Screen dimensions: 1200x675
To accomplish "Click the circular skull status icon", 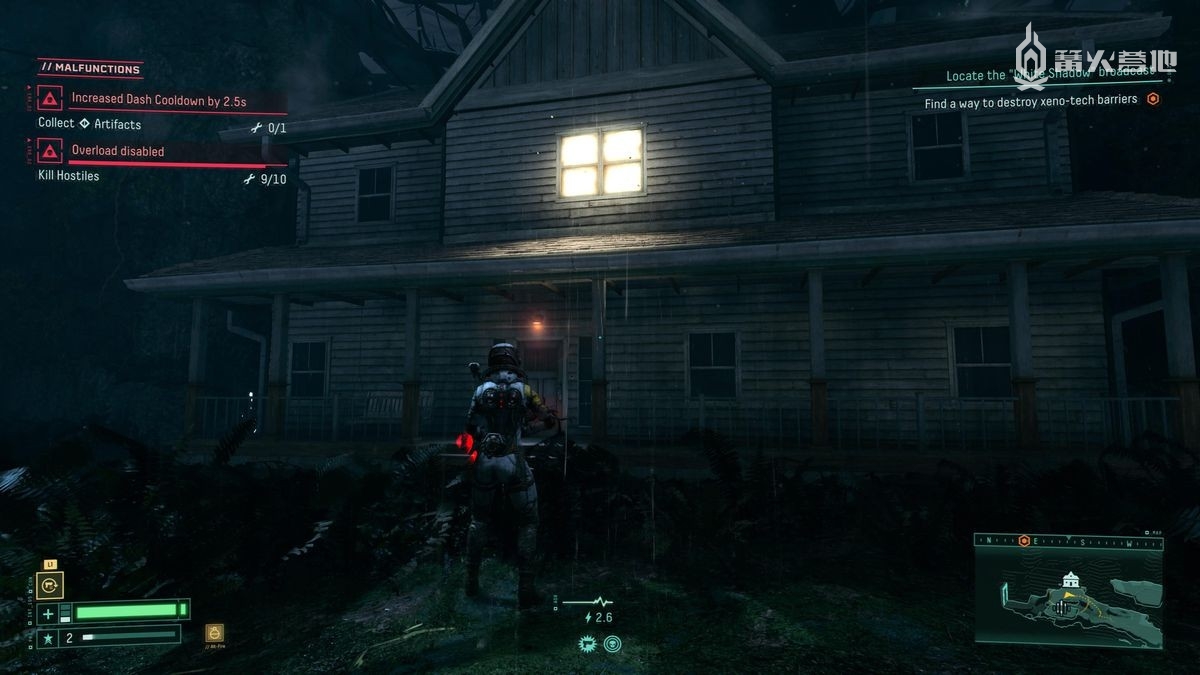I will pos(612,644).
